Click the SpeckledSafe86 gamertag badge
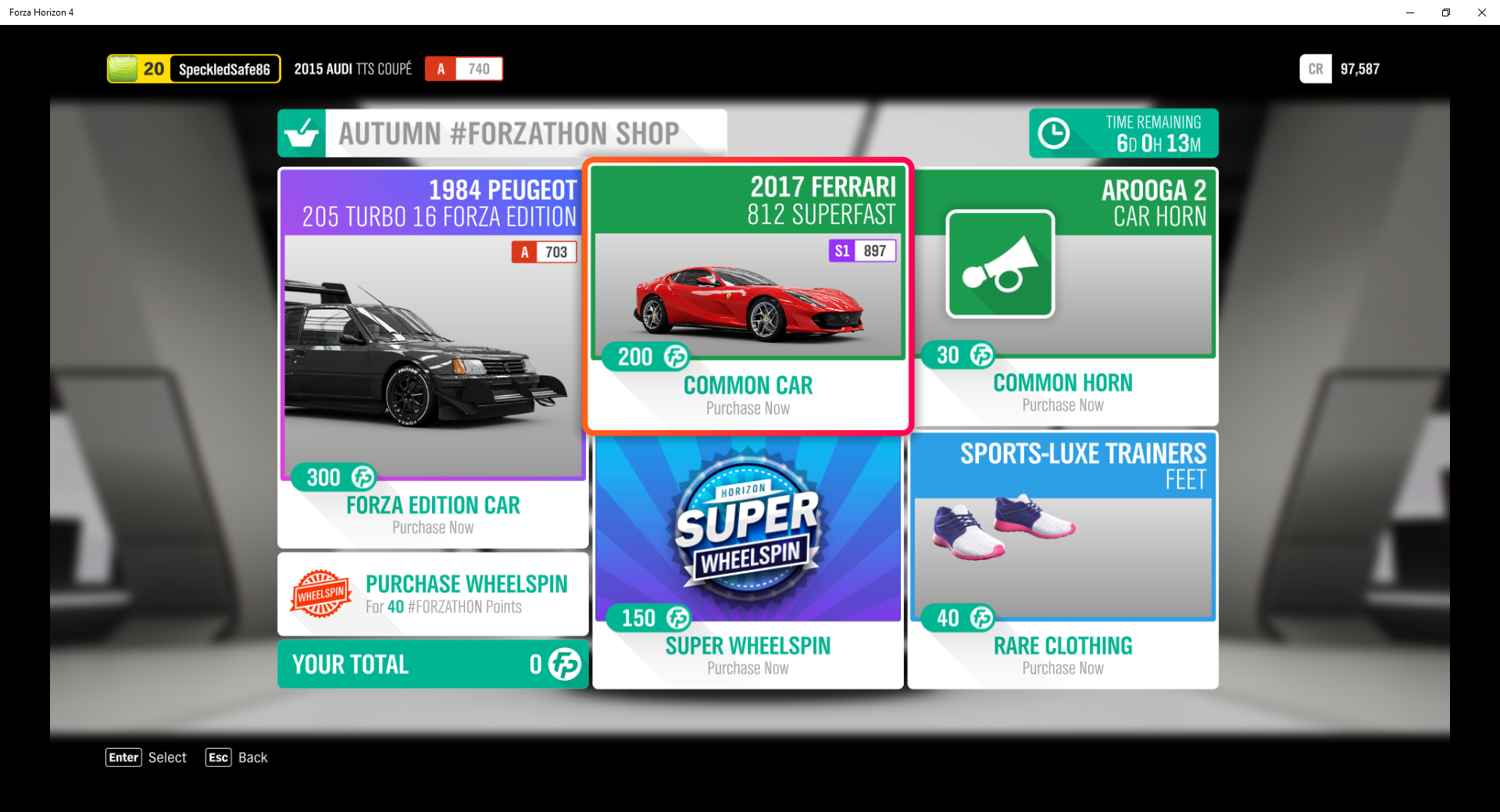Image resolution: width=1500 pixels, height=812 pixels. 225,69
